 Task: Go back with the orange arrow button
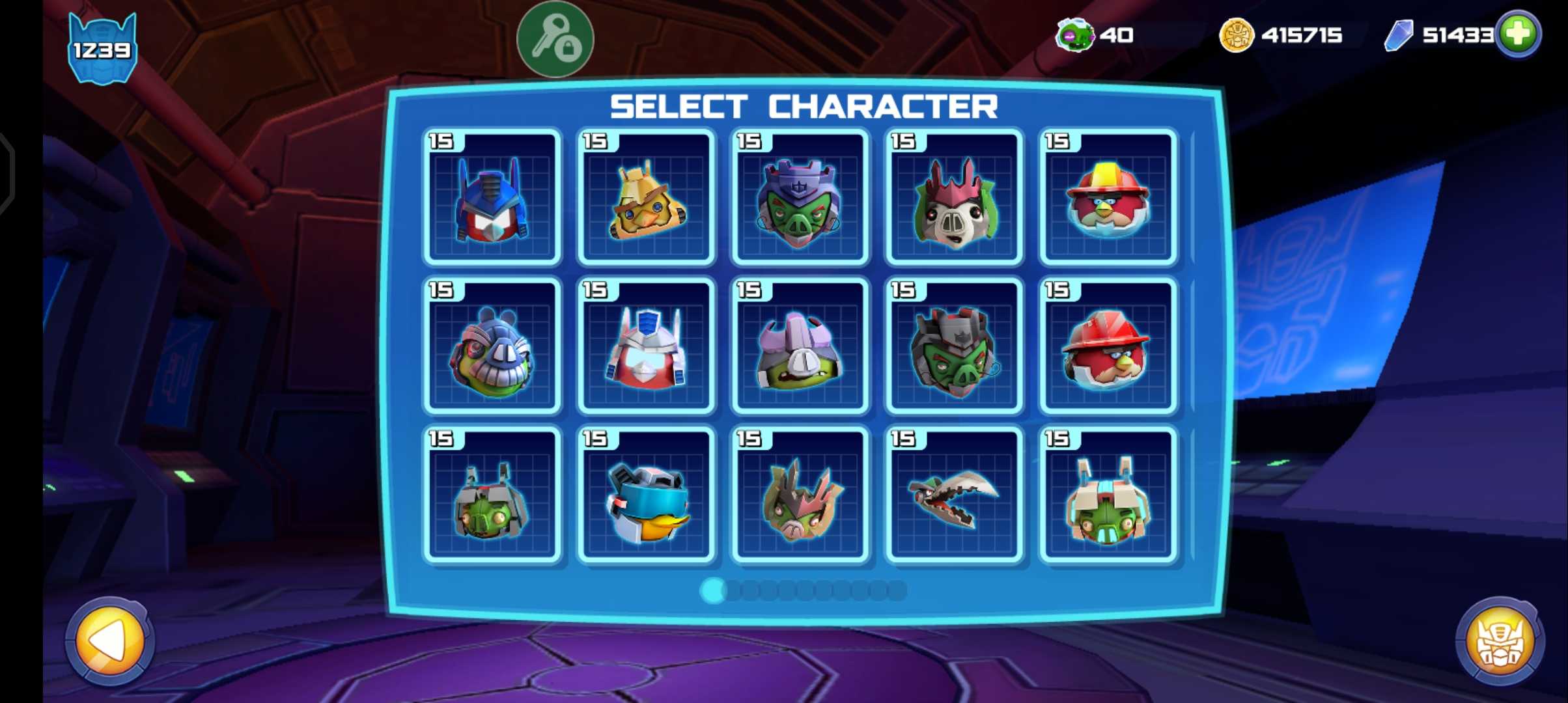click(x=110, y=641)
